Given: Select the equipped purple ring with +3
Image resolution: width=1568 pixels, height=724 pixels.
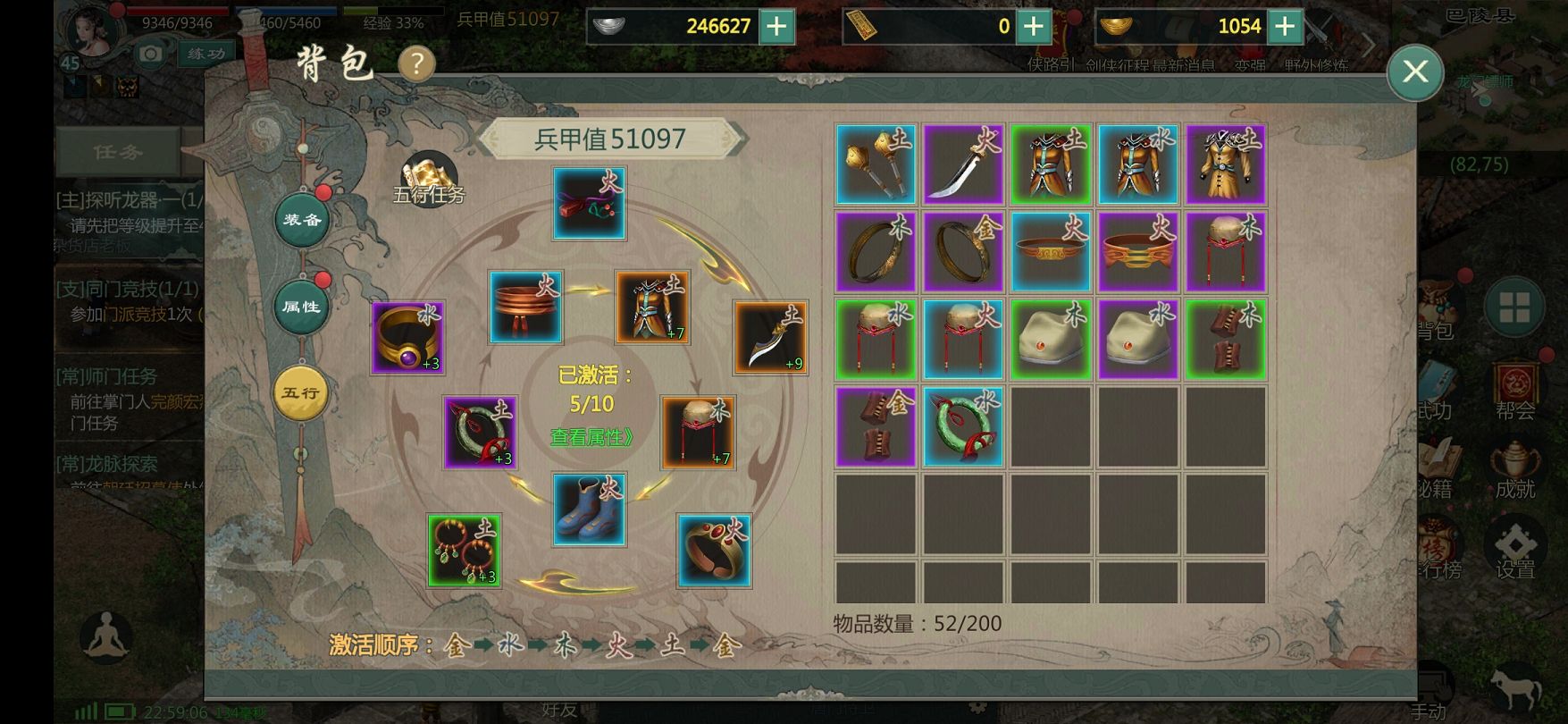Looking at the screenshot, I should [407, 337].
